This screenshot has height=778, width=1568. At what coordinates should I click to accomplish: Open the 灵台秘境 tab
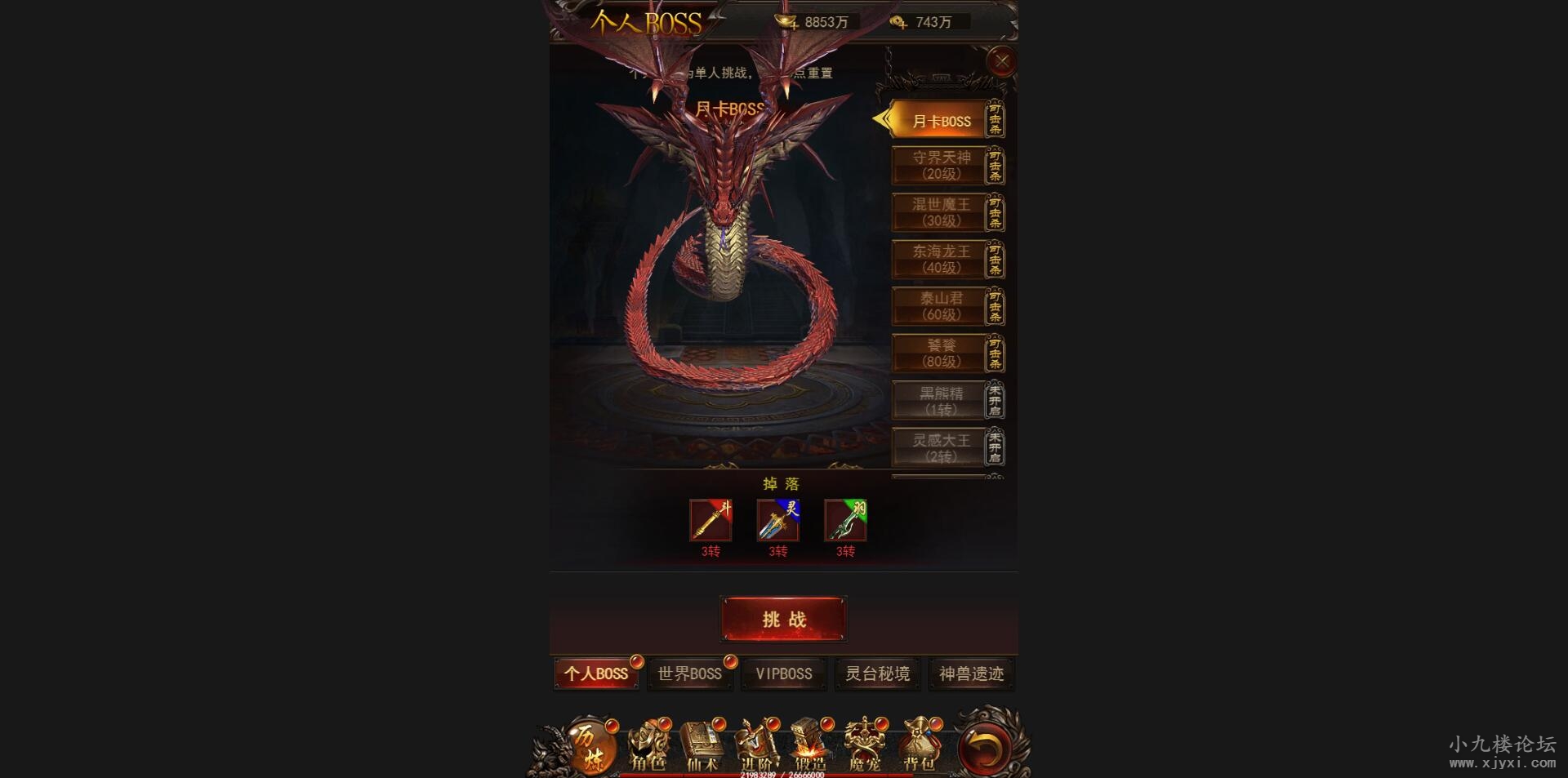coord(877,674)
